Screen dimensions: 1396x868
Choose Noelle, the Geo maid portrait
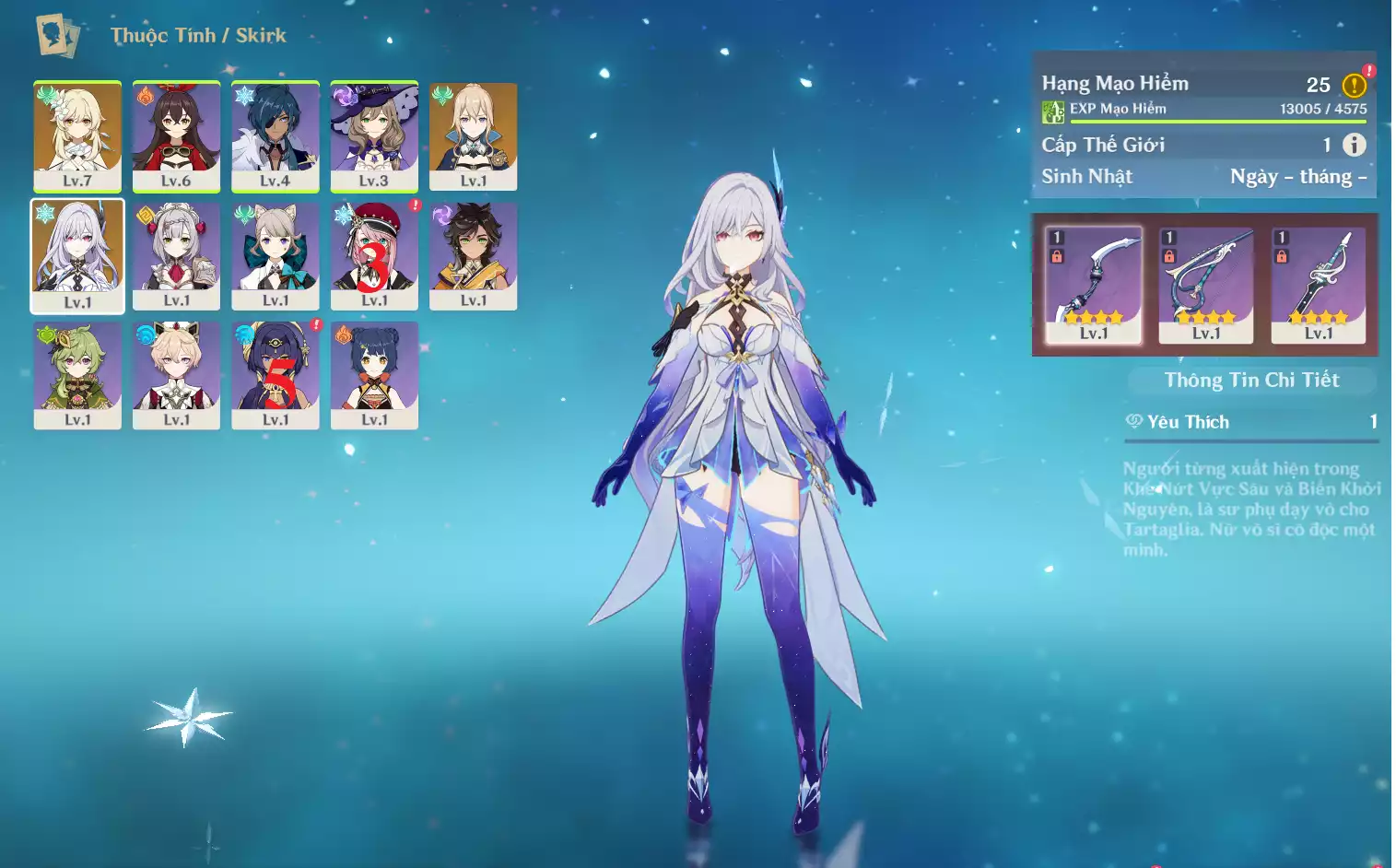coord(176,255)
